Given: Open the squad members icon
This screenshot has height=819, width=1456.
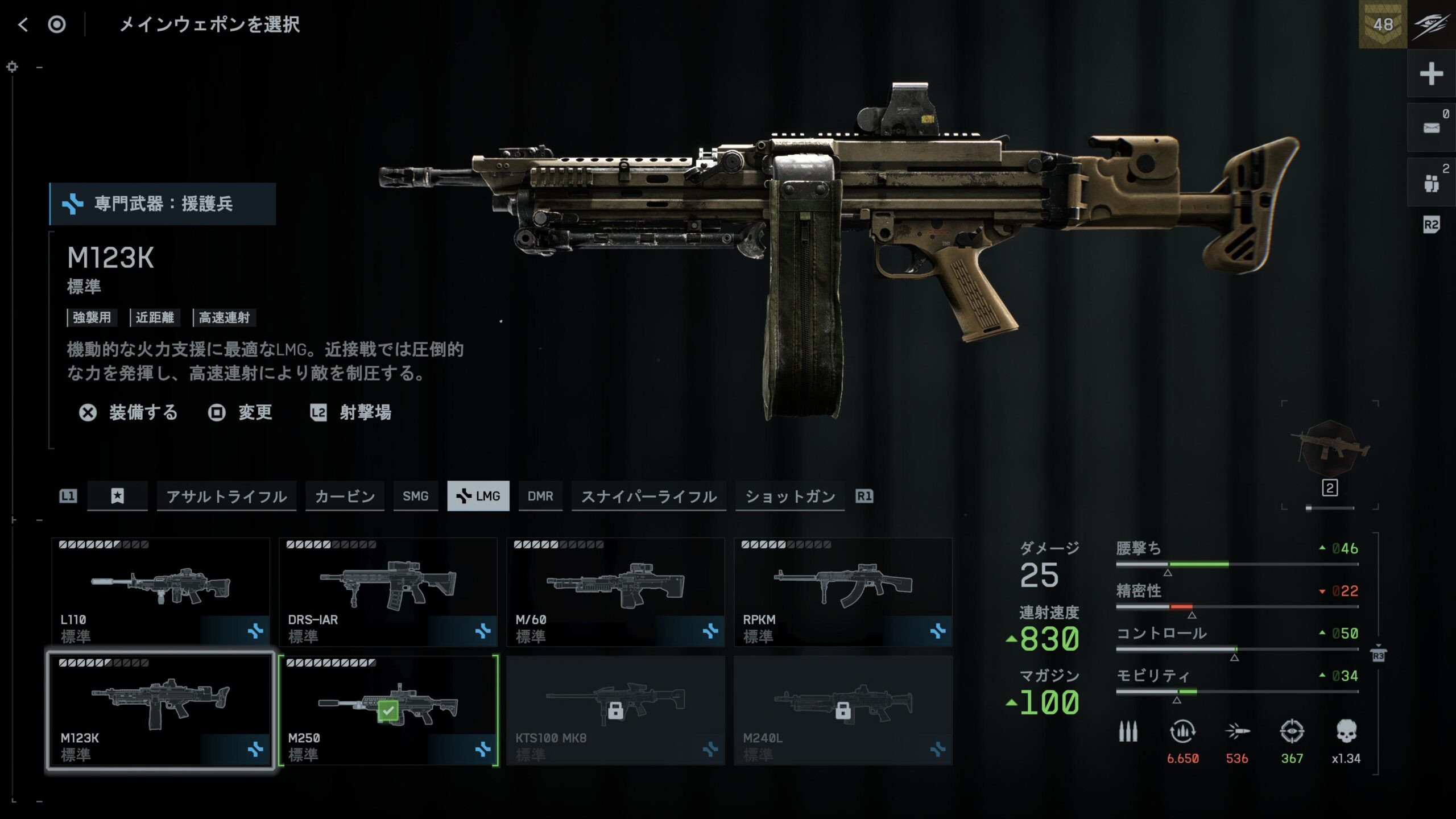Looking at the screenshot, I should 1431,183.
